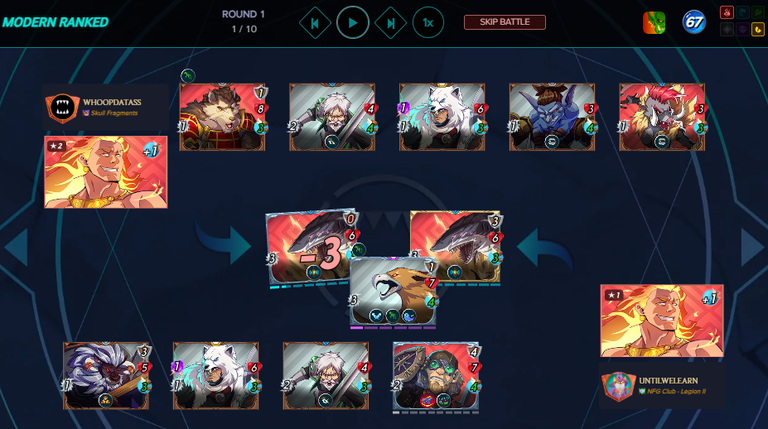Inspect the brown lion warrior card
This screenshot has width=768, height=429.
coord(222,117)
